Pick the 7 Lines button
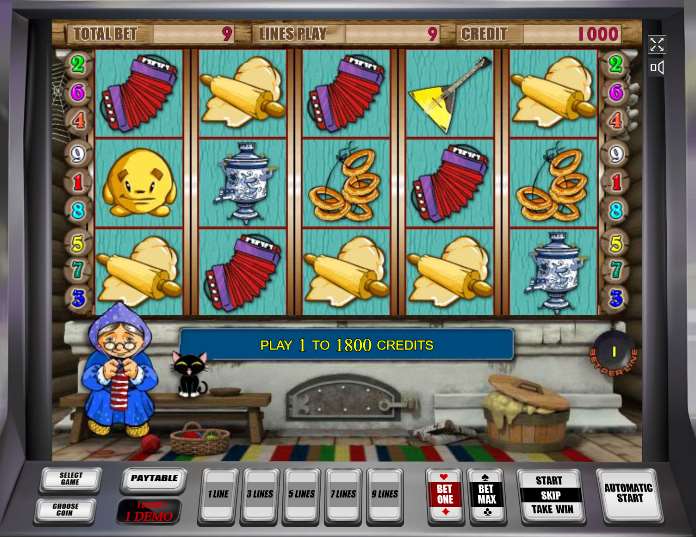Viewport: 696px width, 537px height. tap(343, 495)
